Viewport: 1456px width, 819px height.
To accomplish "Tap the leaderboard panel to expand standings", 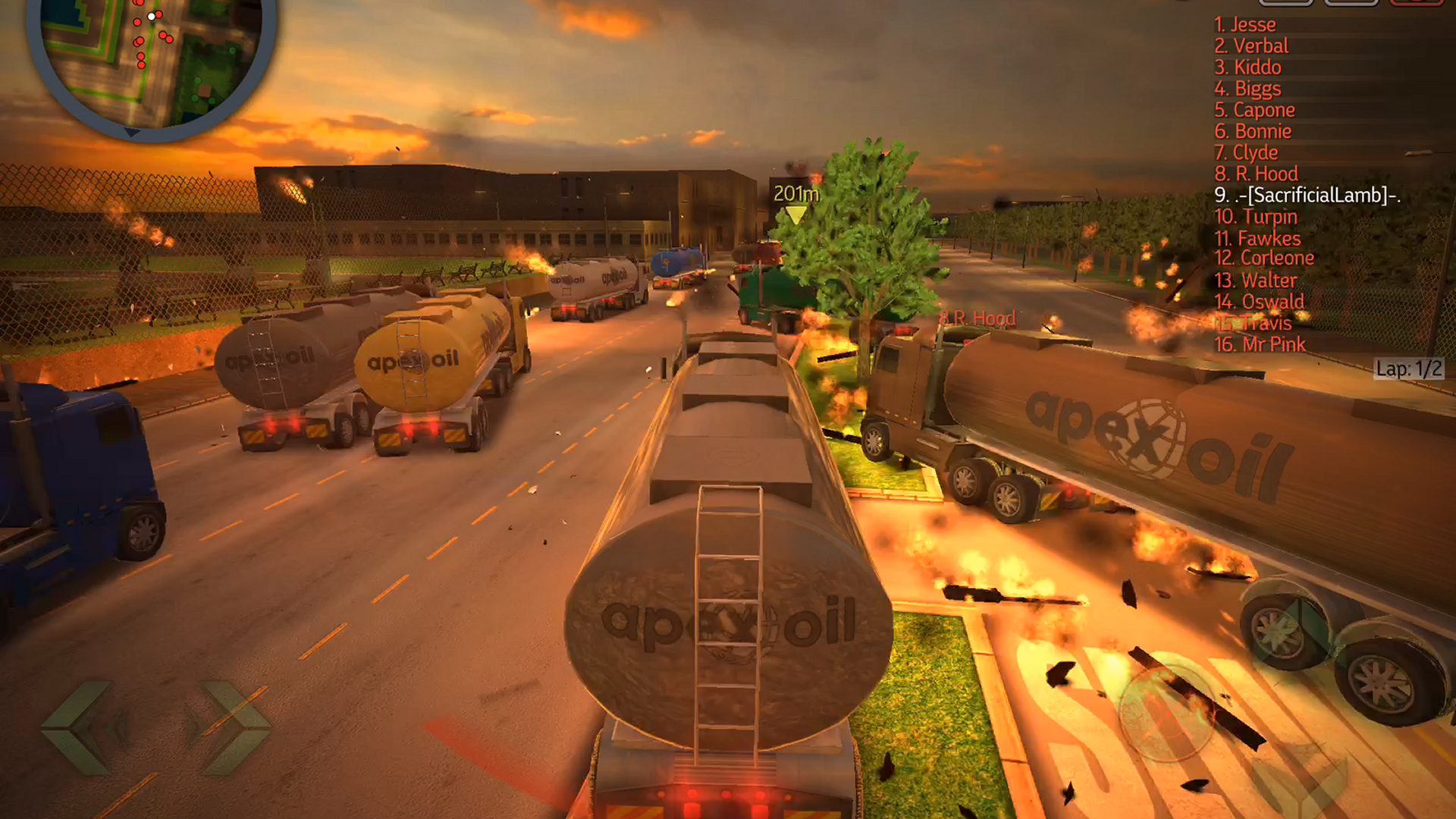I will click(x=1289, y=182).
